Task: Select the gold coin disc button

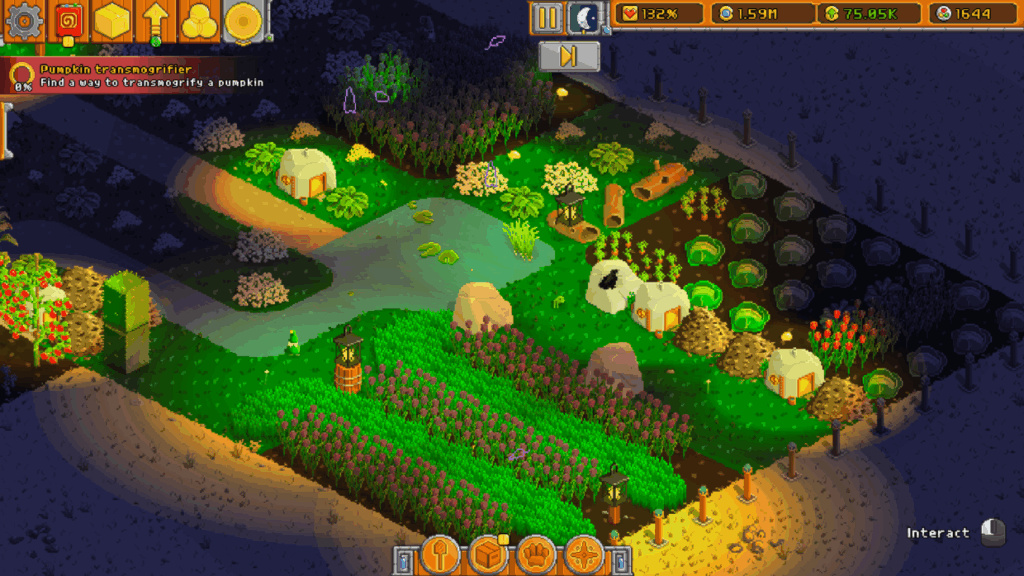Action: coord(242,20)
